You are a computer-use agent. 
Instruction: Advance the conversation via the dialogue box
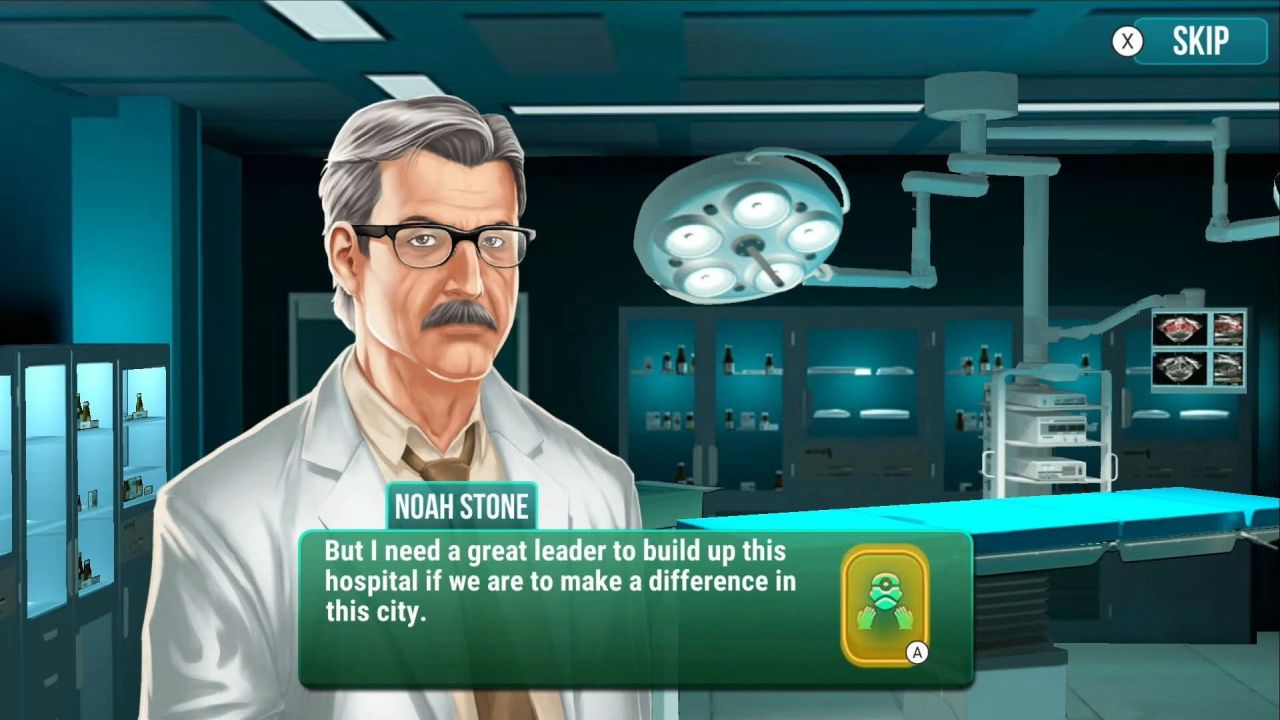click(600, 600)
